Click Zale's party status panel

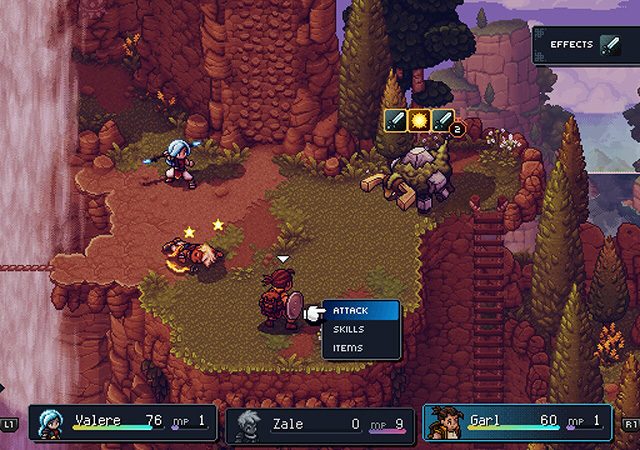pos(318,425)
